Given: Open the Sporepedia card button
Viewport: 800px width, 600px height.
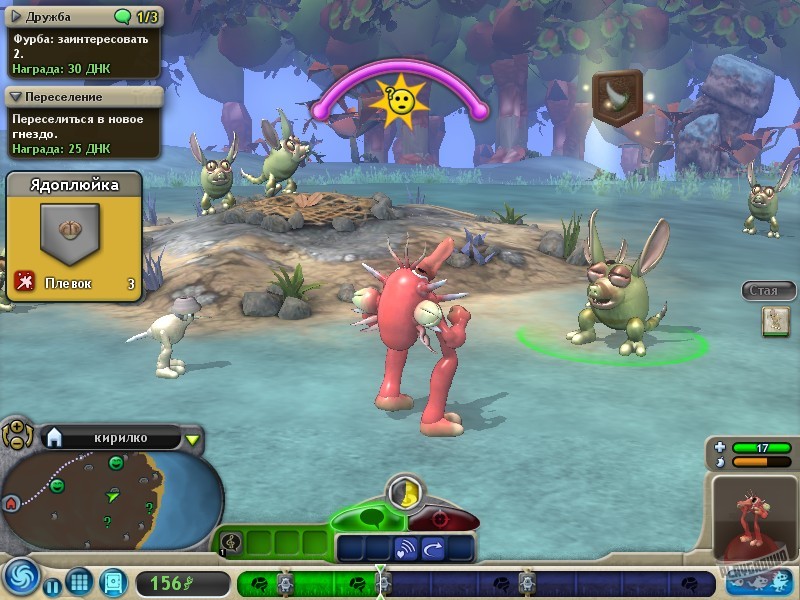Looking at the screenshot, I should tap(112, 582).
